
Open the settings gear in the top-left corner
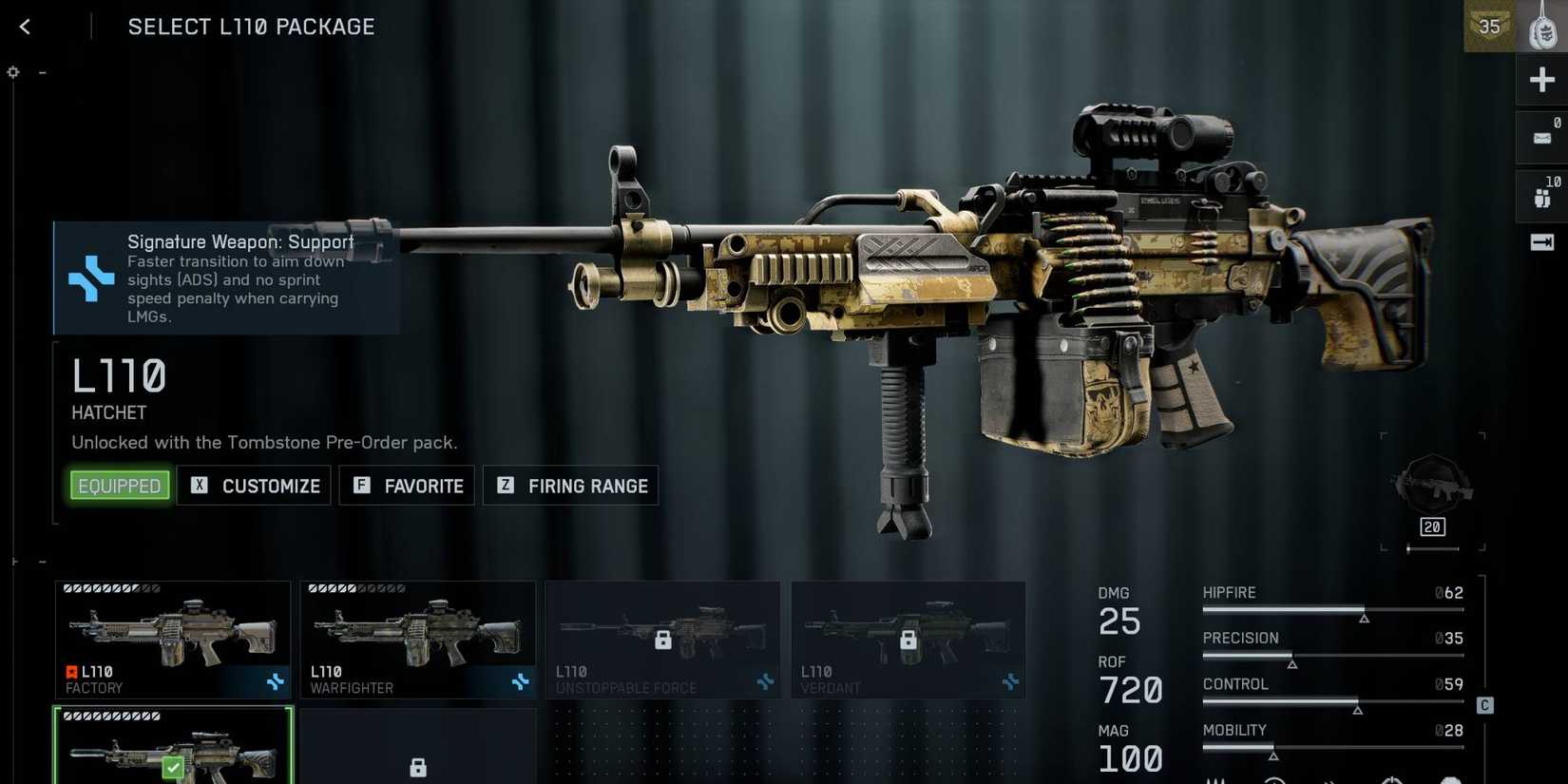click(13, 72)
